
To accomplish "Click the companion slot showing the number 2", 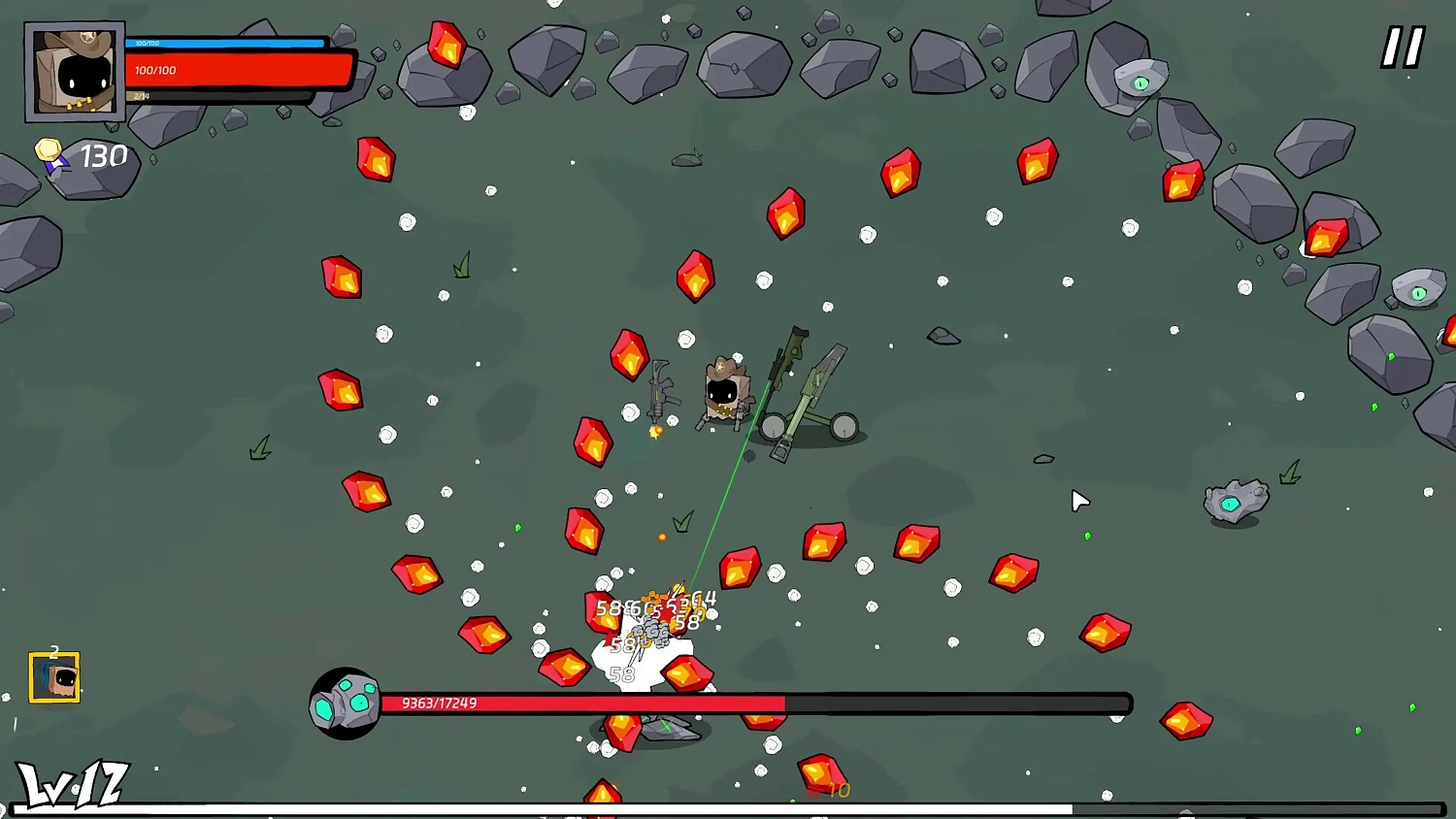I will [55, 676].
